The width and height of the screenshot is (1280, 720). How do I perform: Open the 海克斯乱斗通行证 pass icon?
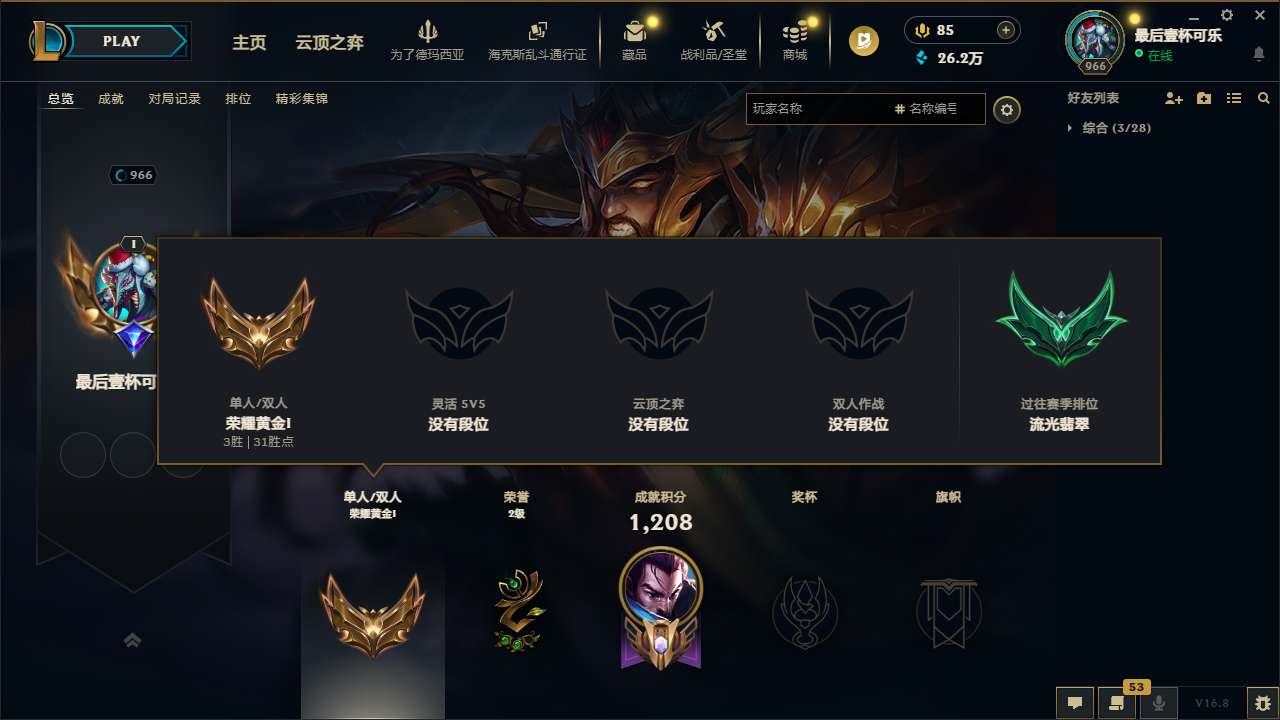coord(537,33)
